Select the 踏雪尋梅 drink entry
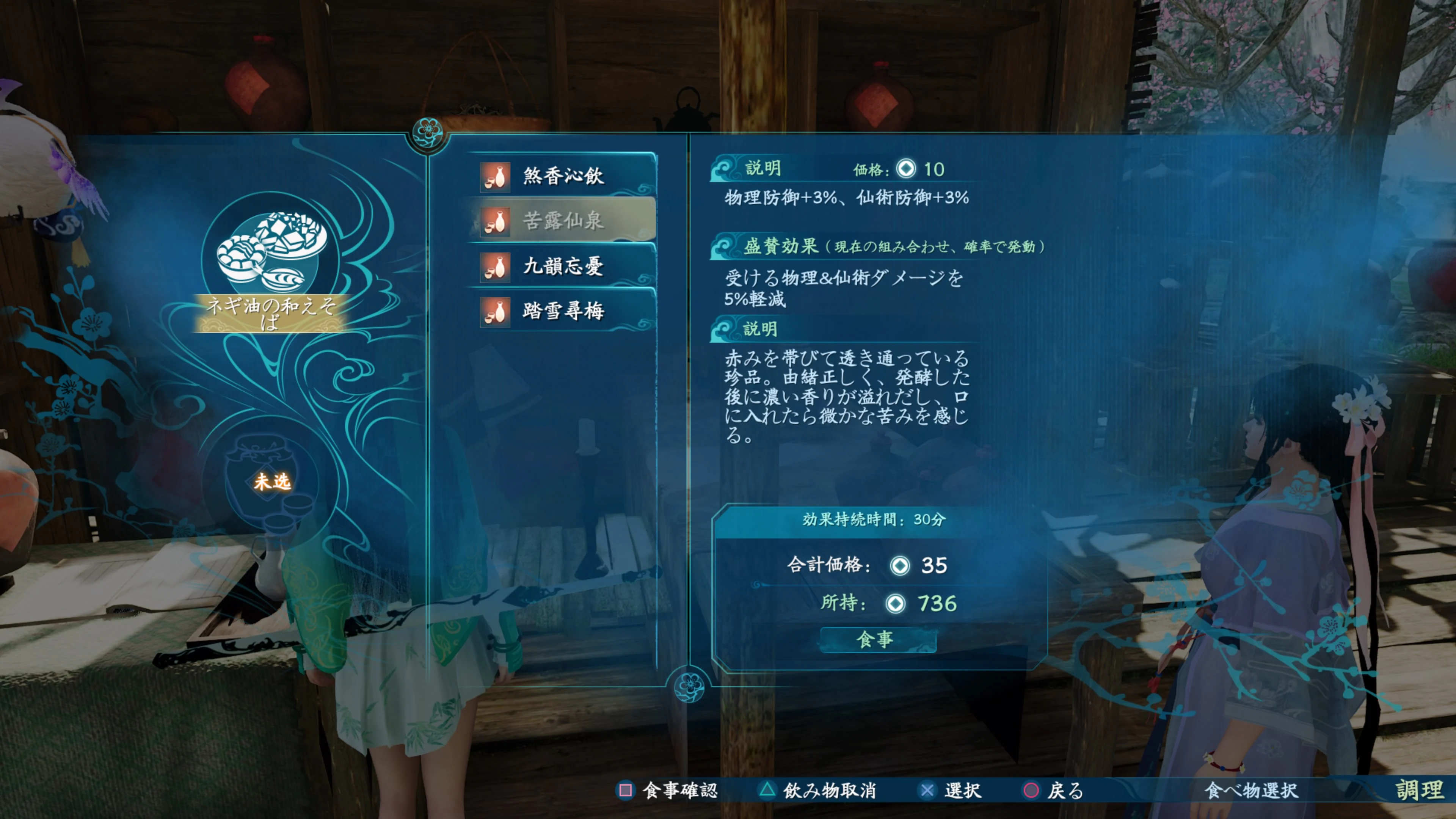This screenshot has height=819, width=1456. [563, 311]
